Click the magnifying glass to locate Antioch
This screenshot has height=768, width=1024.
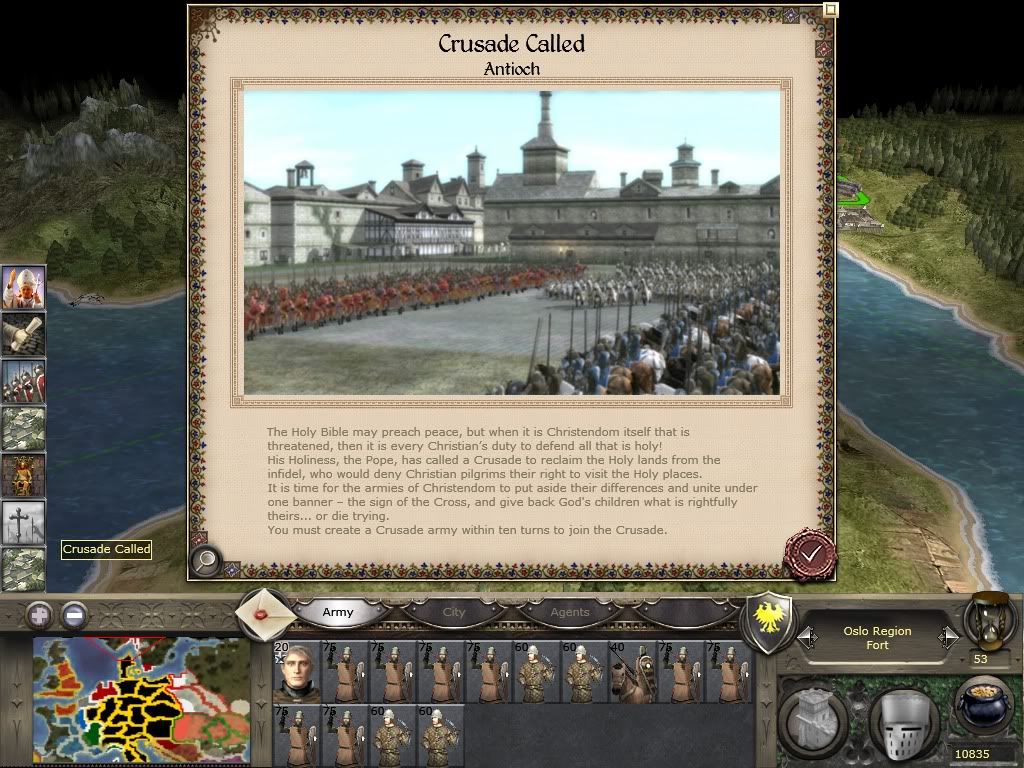pos(205,561)
